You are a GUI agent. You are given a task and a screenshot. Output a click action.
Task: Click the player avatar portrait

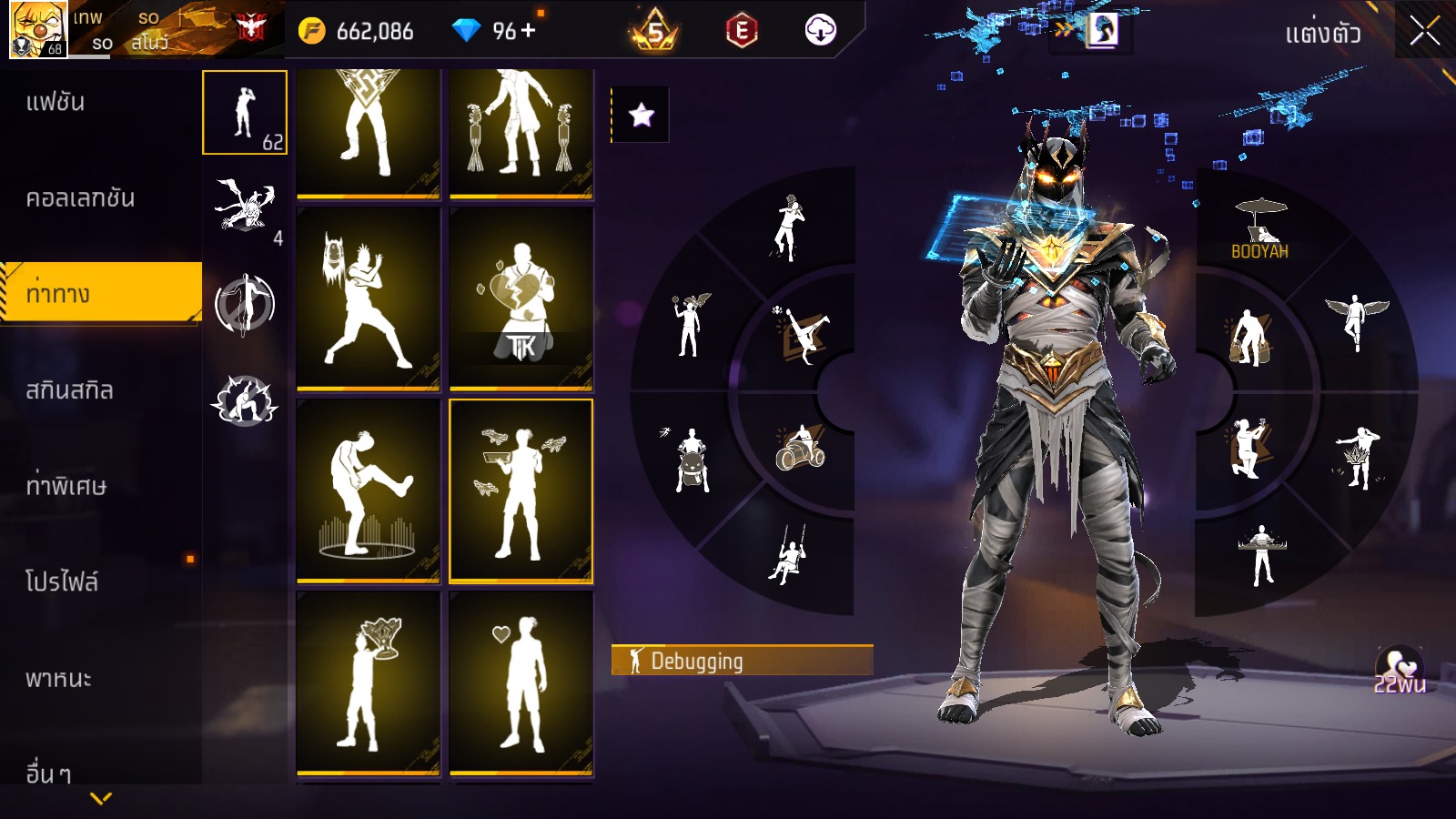pyautogui.click(x=38, y=30)
